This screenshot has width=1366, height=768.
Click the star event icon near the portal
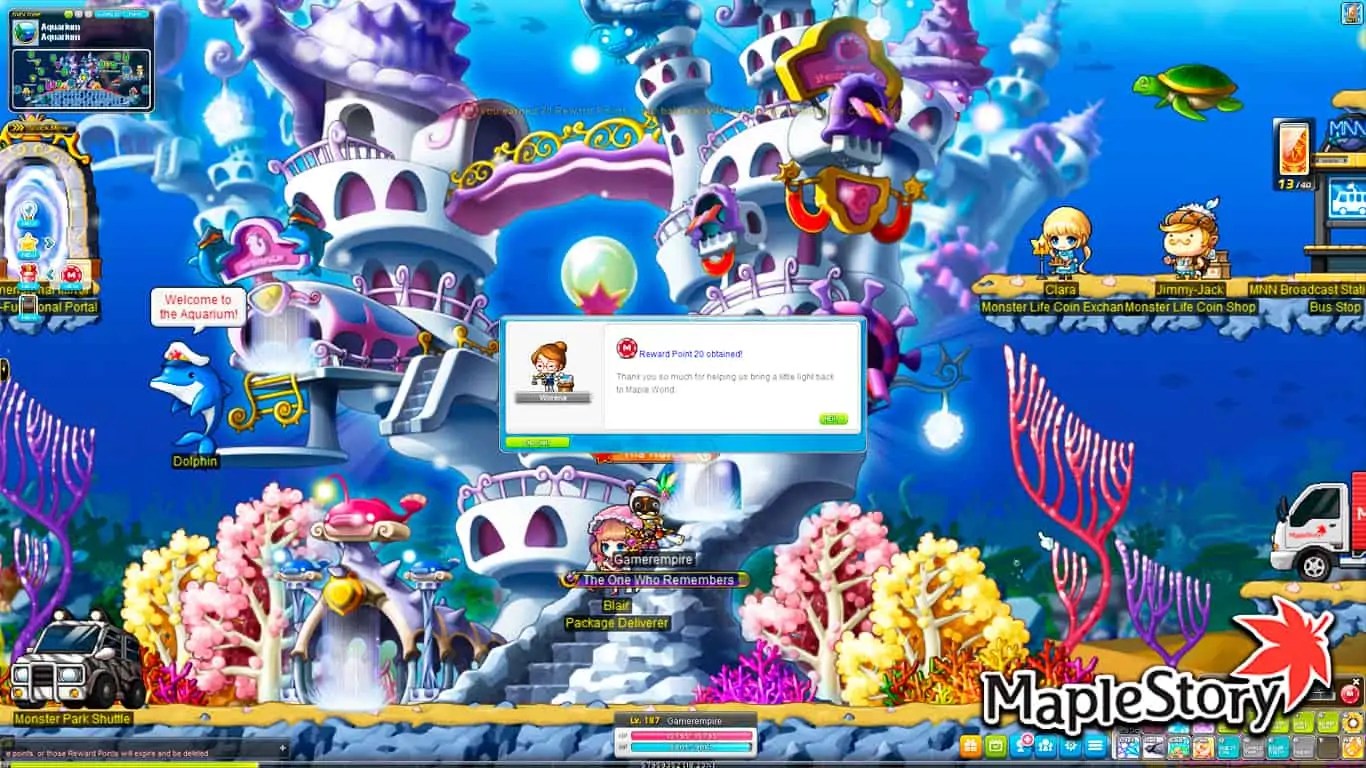tap(29, 242)
